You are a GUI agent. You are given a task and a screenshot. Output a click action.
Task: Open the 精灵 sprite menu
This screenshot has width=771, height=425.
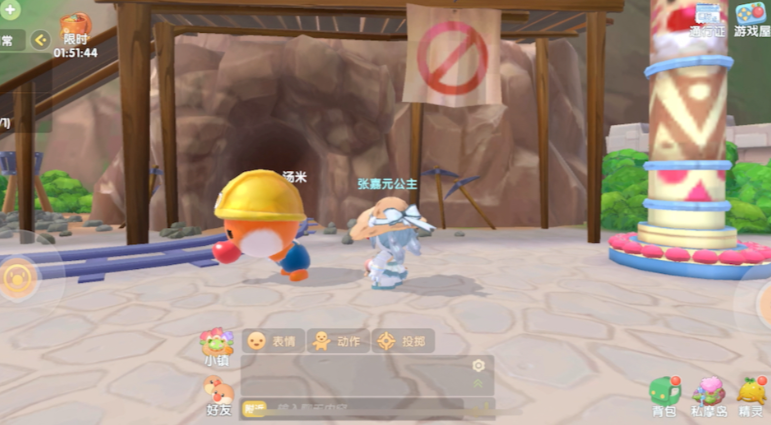point(752,395)
